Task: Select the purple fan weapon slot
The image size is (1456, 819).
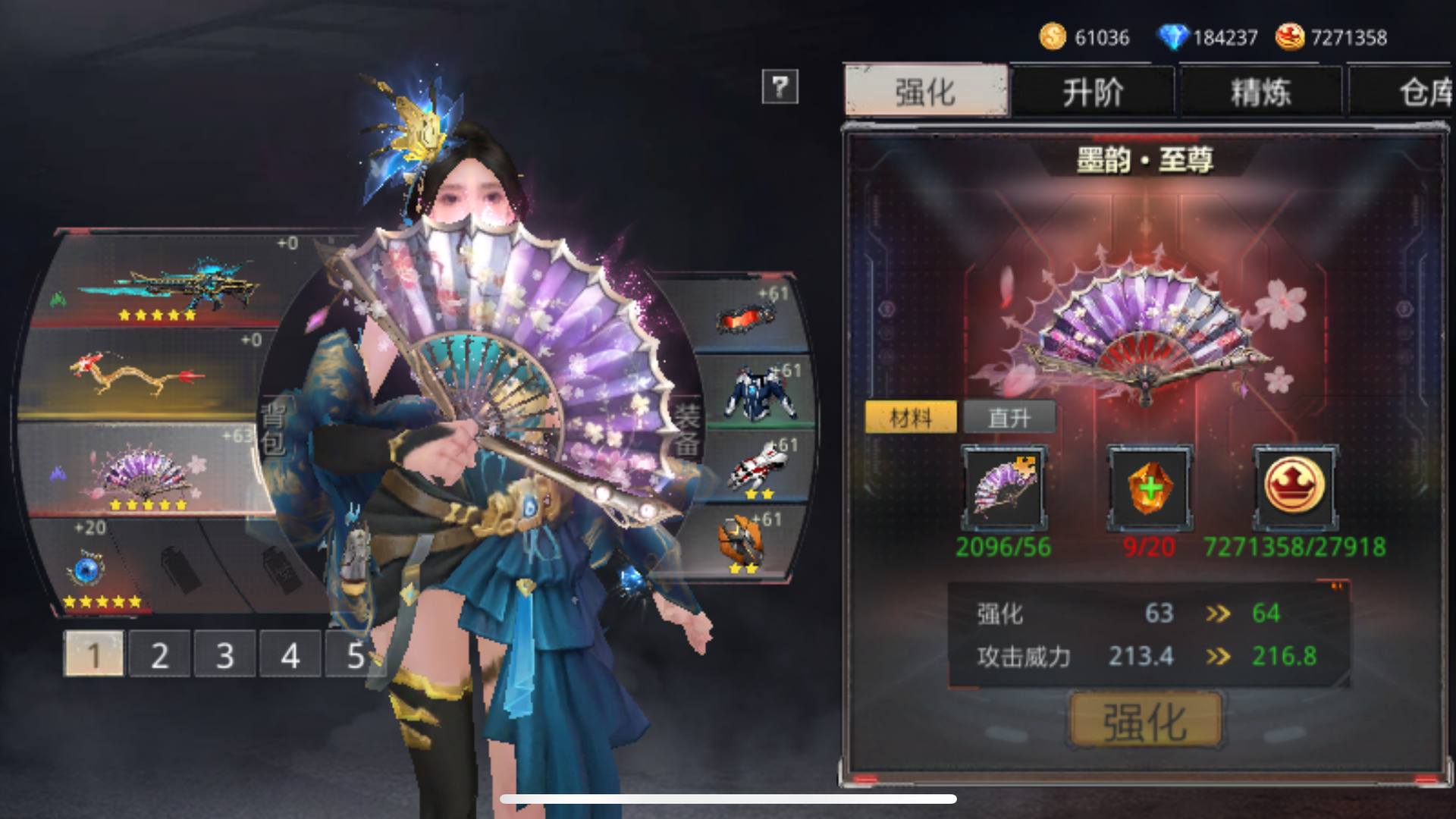Action: pyautogui.click(x=144, y=470)
